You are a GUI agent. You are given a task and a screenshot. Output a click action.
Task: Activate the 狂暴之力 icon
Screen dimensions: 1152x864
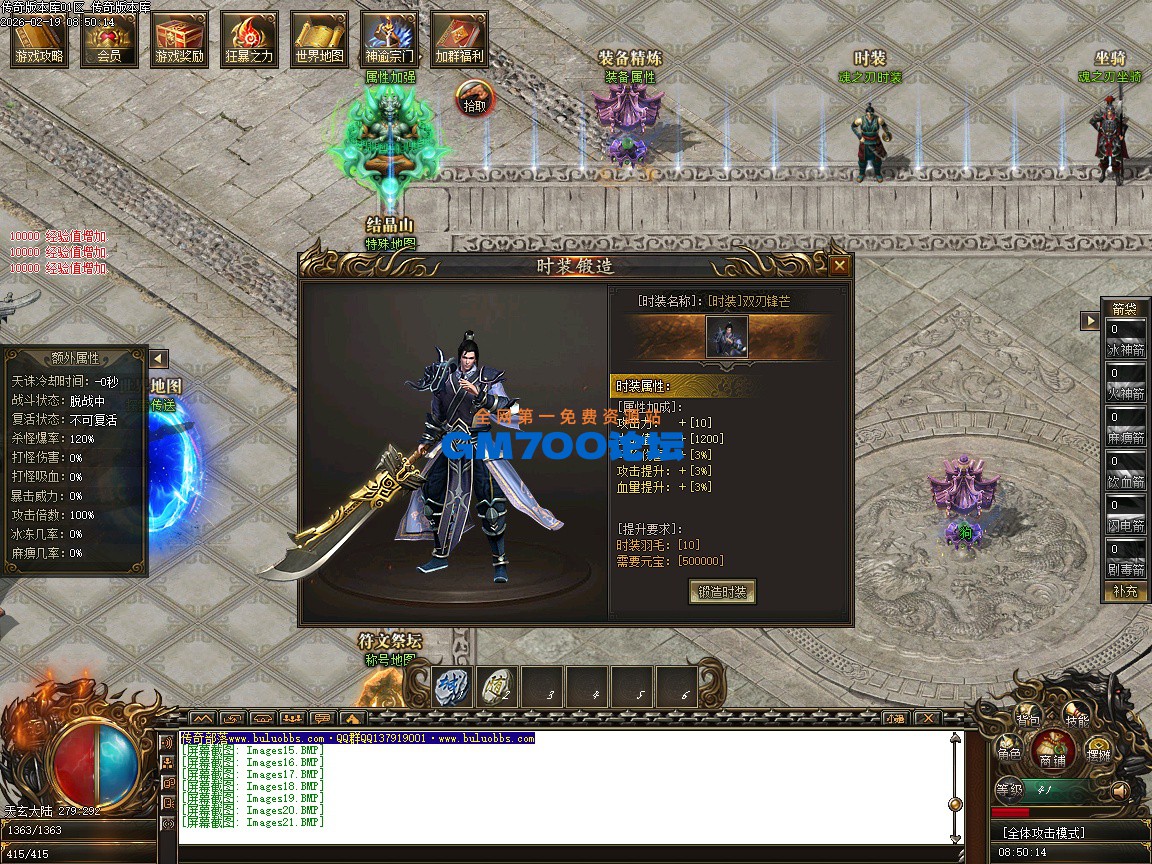249,41
